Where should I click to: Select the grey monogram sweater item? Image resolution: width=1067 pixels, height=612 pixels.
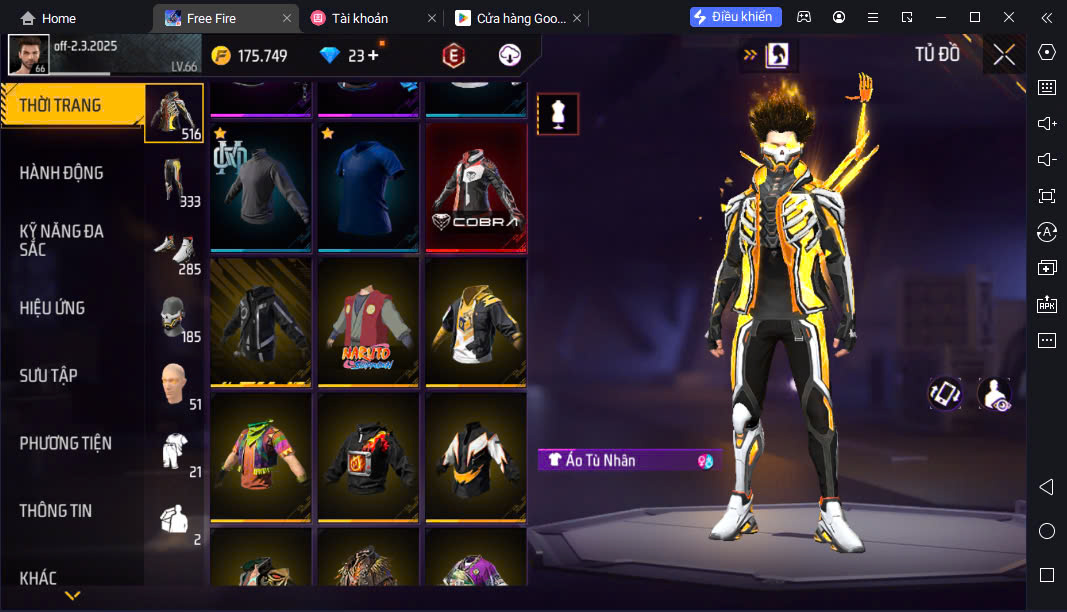(x=261, y=188)
